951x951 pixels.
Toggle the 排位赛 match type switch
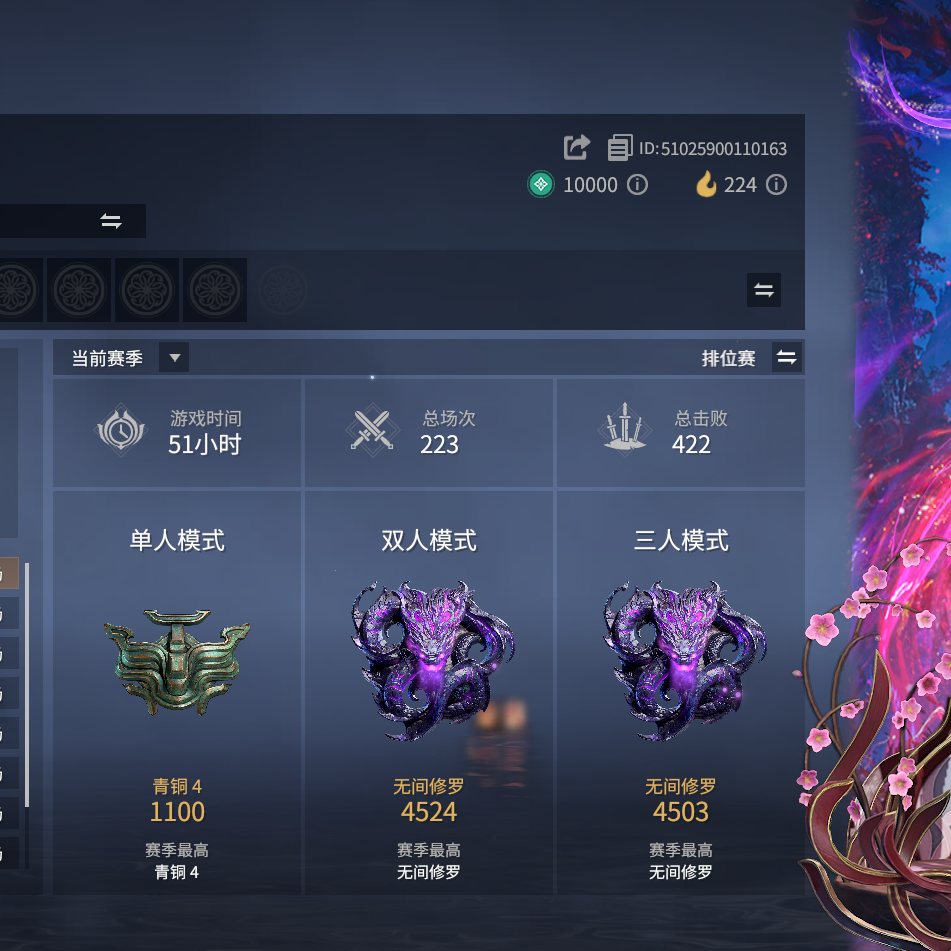tap(787, 358)
